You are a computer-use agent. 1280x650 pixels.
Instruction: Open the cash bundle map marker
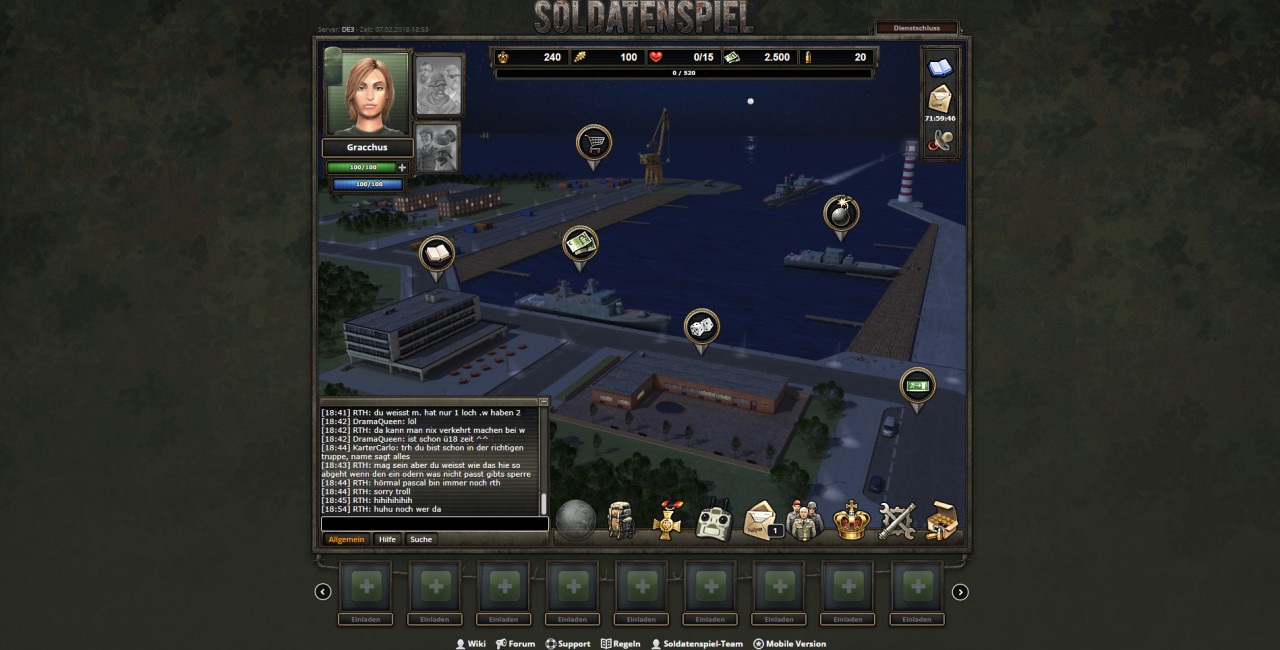580,242
